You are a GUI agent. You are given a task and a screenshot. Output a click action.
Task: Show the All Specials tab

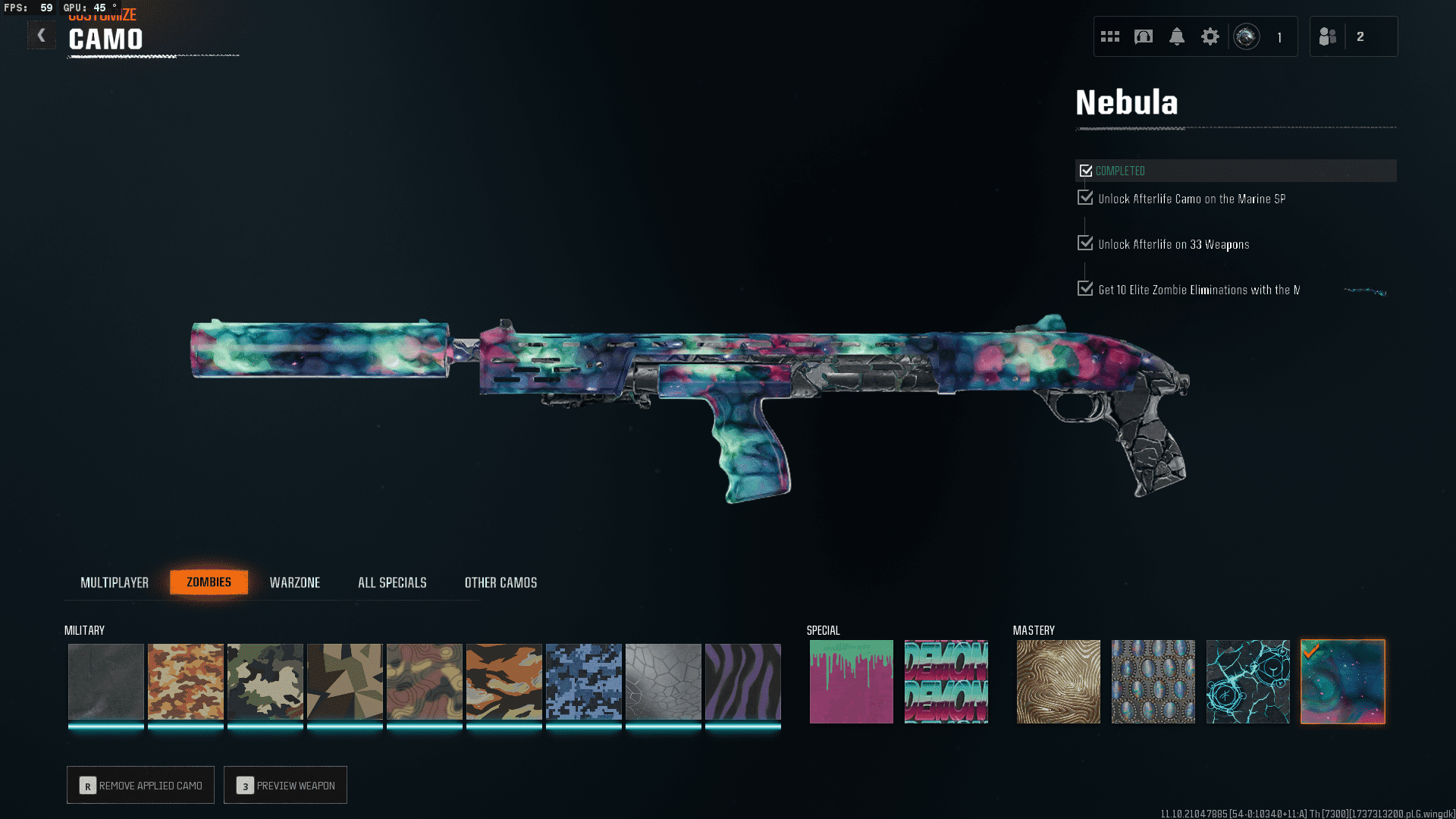pos(392,582)
